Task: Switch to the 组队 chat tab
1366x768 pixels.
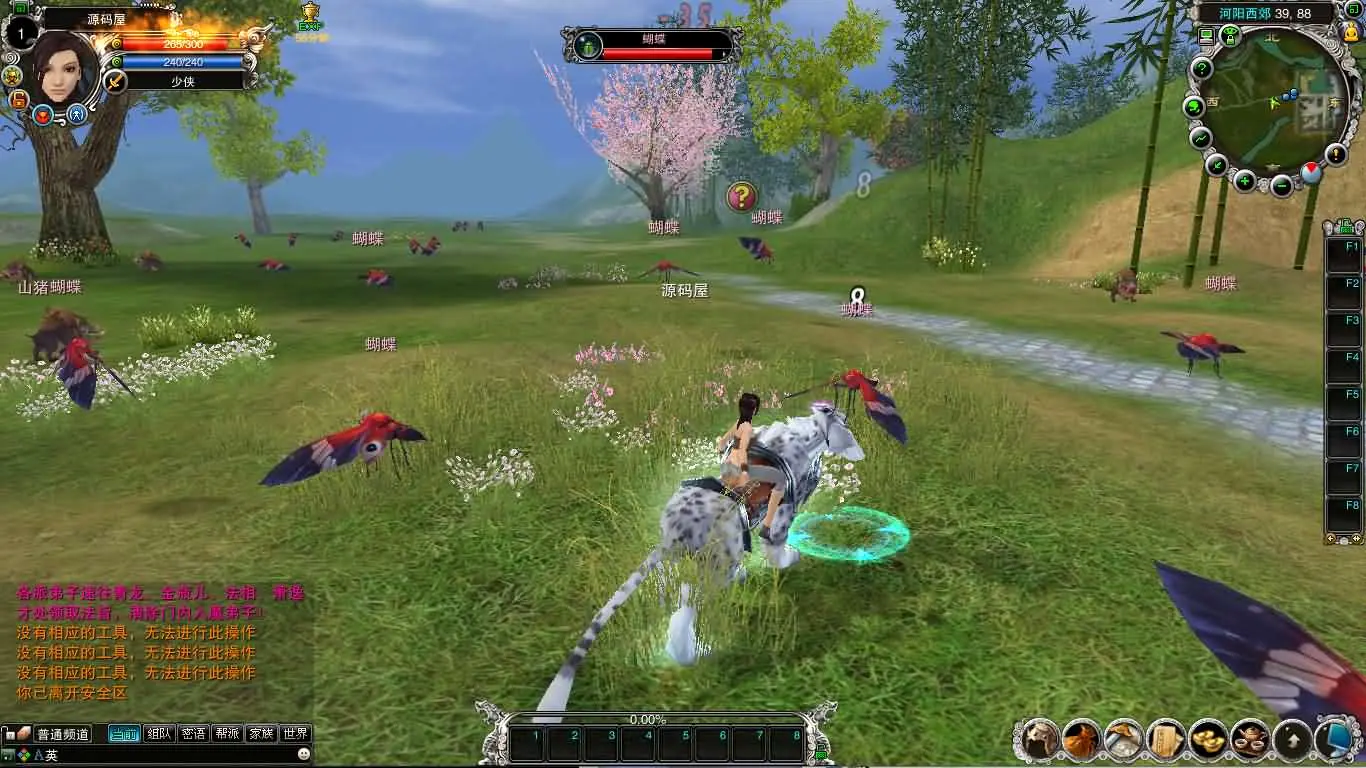Action: tap(159, 733)
